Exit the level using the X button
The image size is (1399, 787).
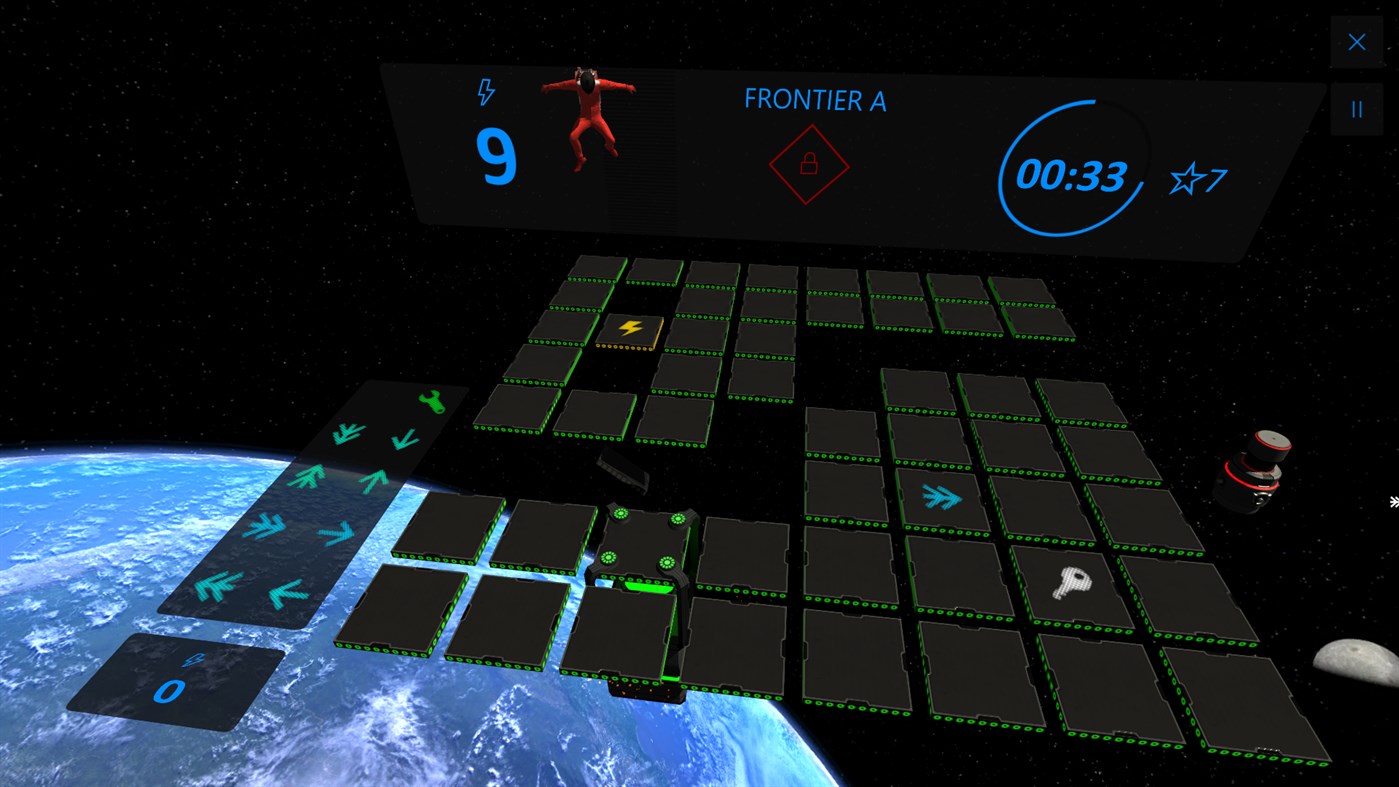pos(1356,41)
